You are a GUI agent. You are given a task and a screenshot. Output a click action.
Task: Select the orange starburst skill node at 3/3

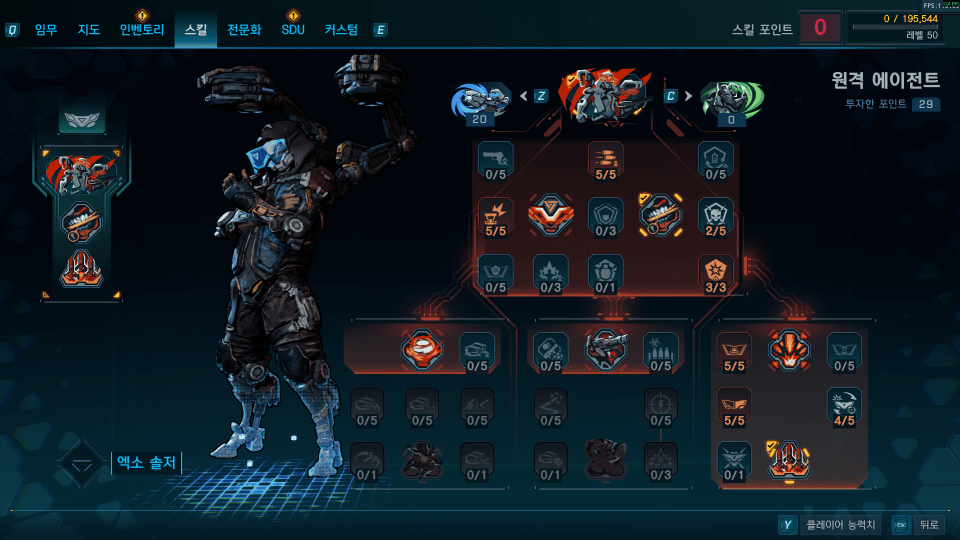tap(715, 271)
